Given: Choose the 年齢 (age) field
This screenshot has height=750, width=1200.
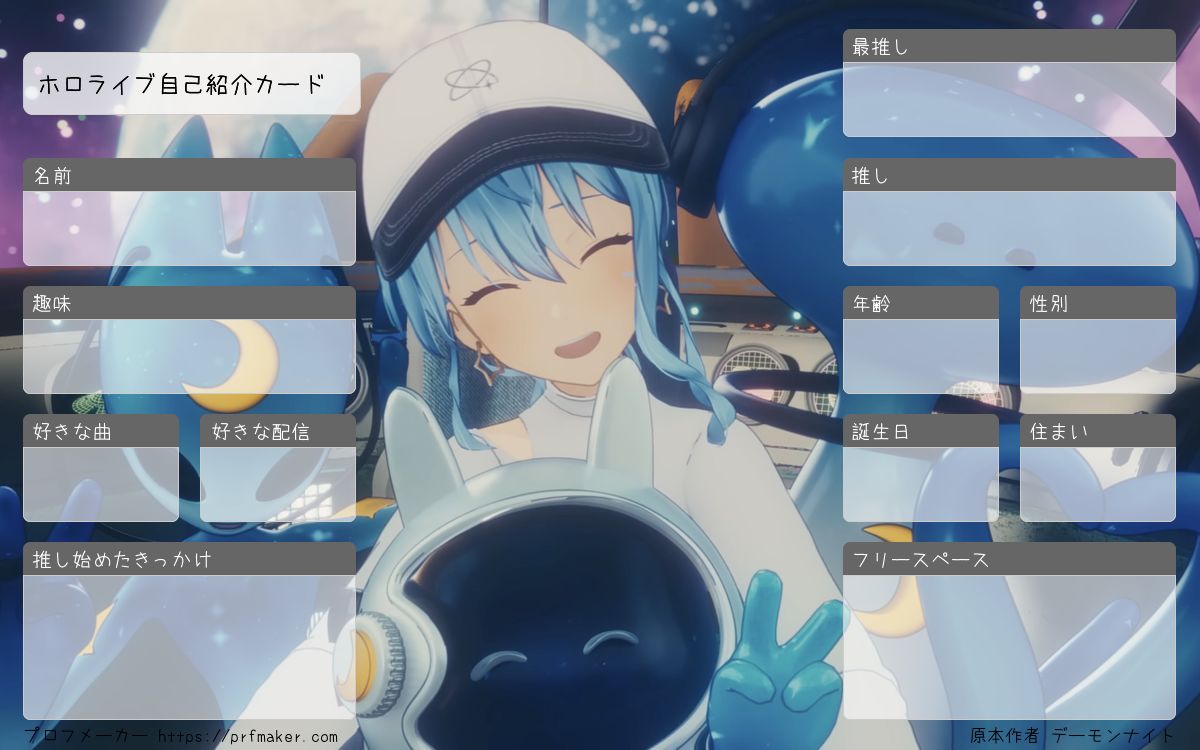Looking at the screenshot, I should [x=920, y=356].
